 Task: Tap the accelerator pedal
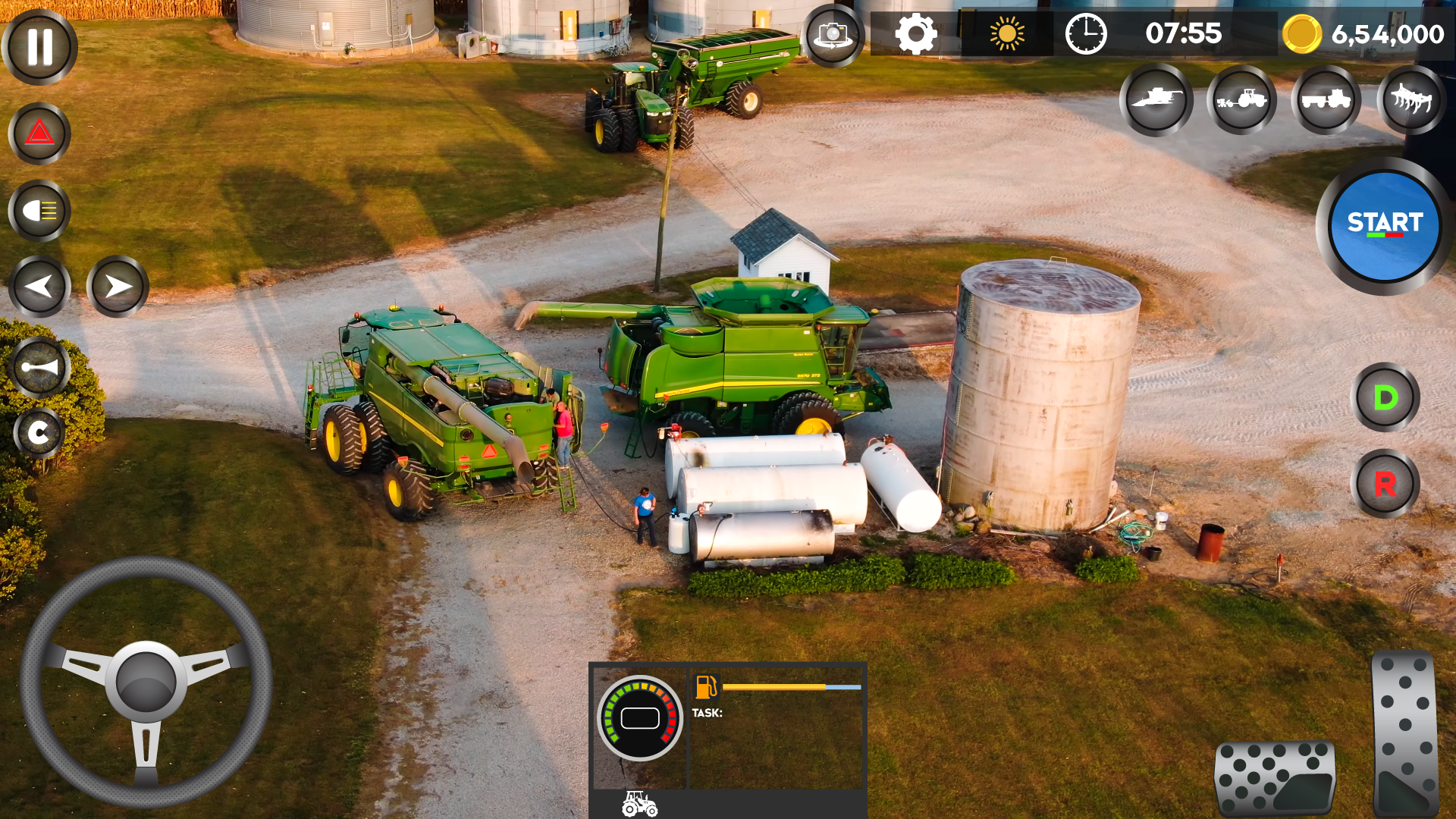tap(1405, 733)
